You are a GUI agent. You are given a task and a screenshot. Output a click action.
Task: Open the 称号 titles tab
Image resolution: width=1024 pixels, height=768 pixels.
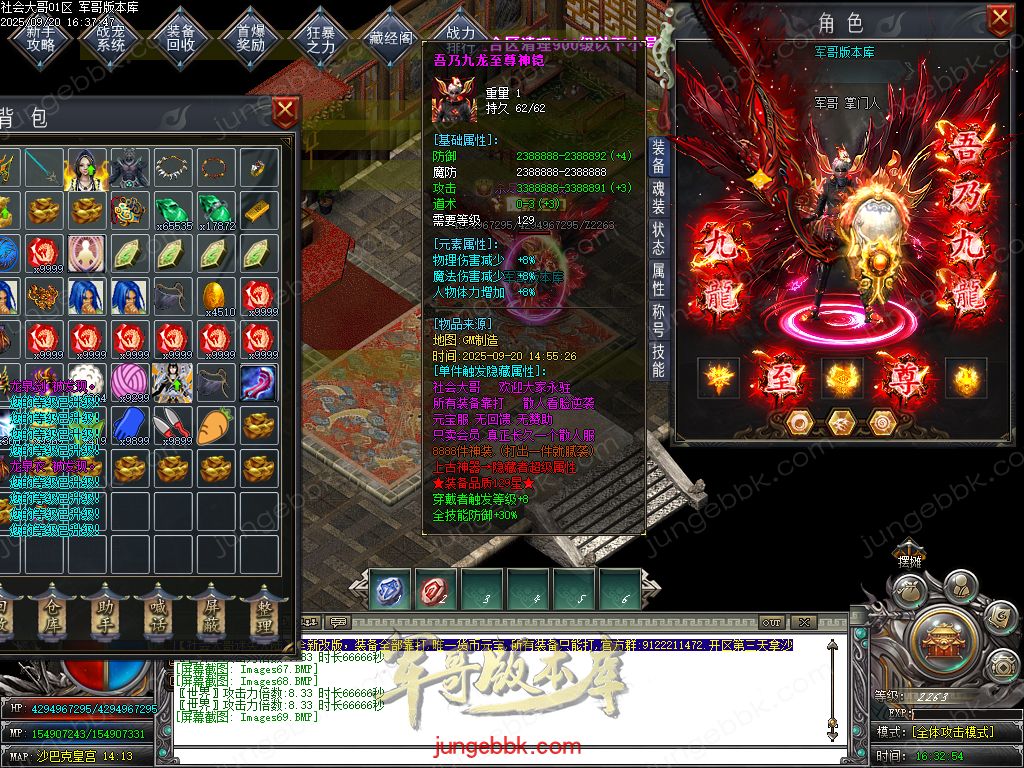coord(658,322)
